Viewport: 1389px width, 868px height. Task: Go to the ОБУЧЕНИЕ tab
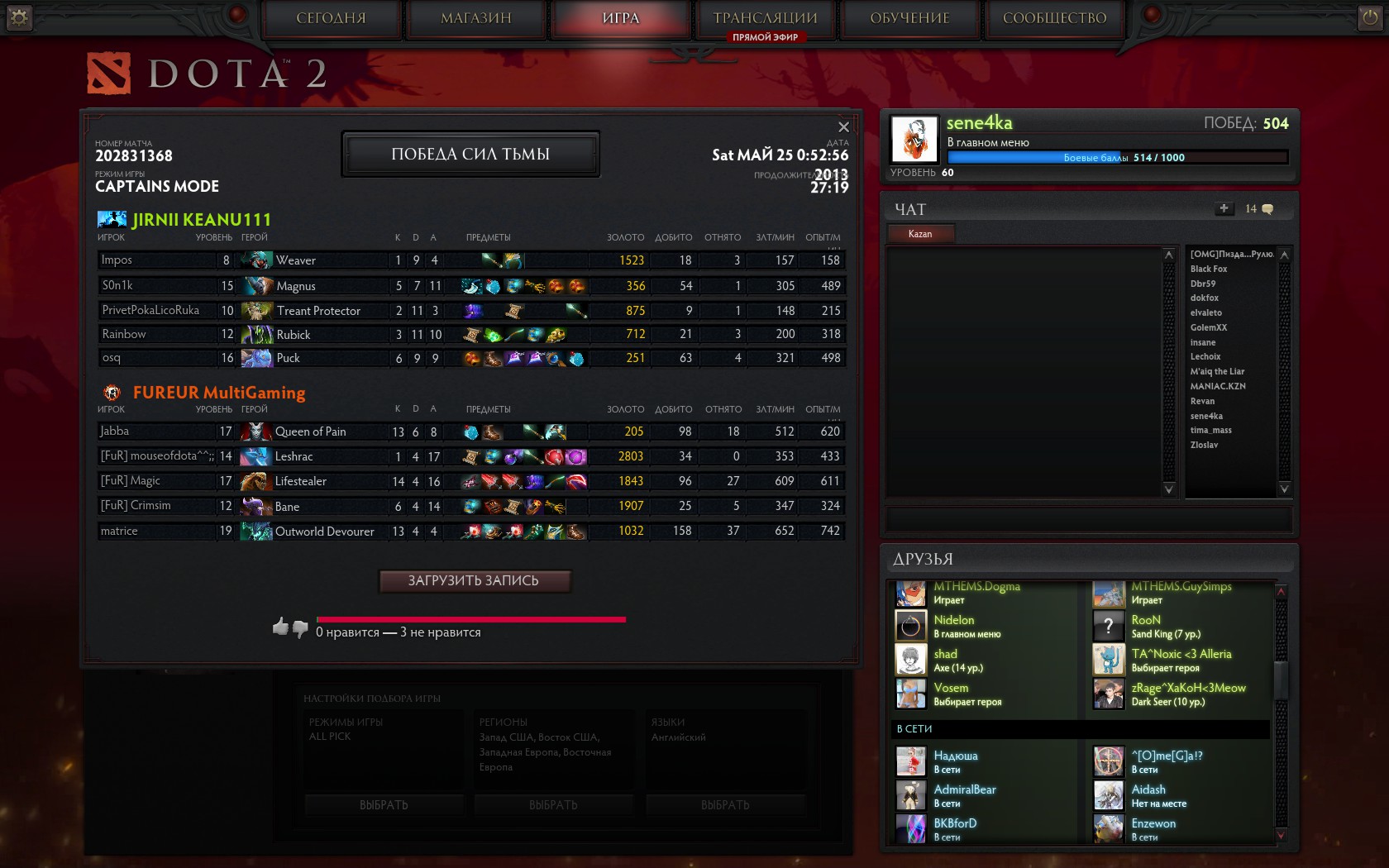[909, 18]
